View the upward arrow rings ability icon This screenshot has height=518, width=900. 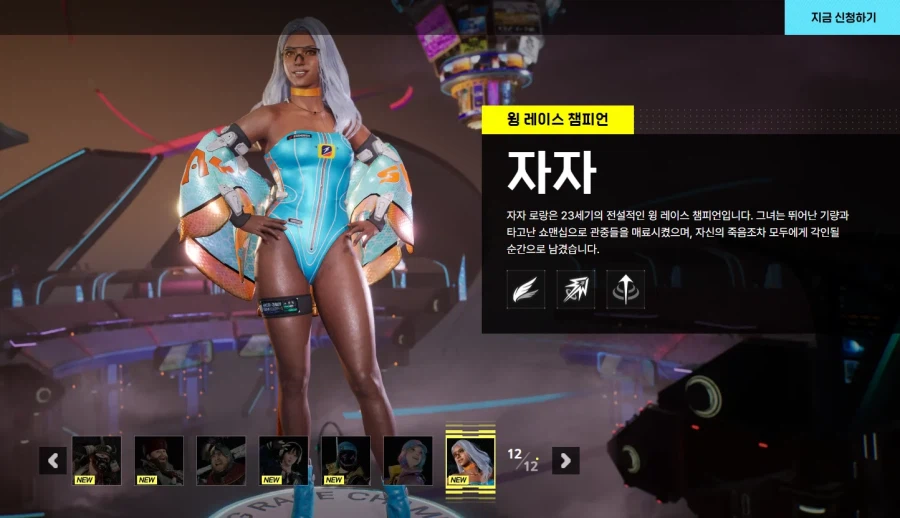626,289
